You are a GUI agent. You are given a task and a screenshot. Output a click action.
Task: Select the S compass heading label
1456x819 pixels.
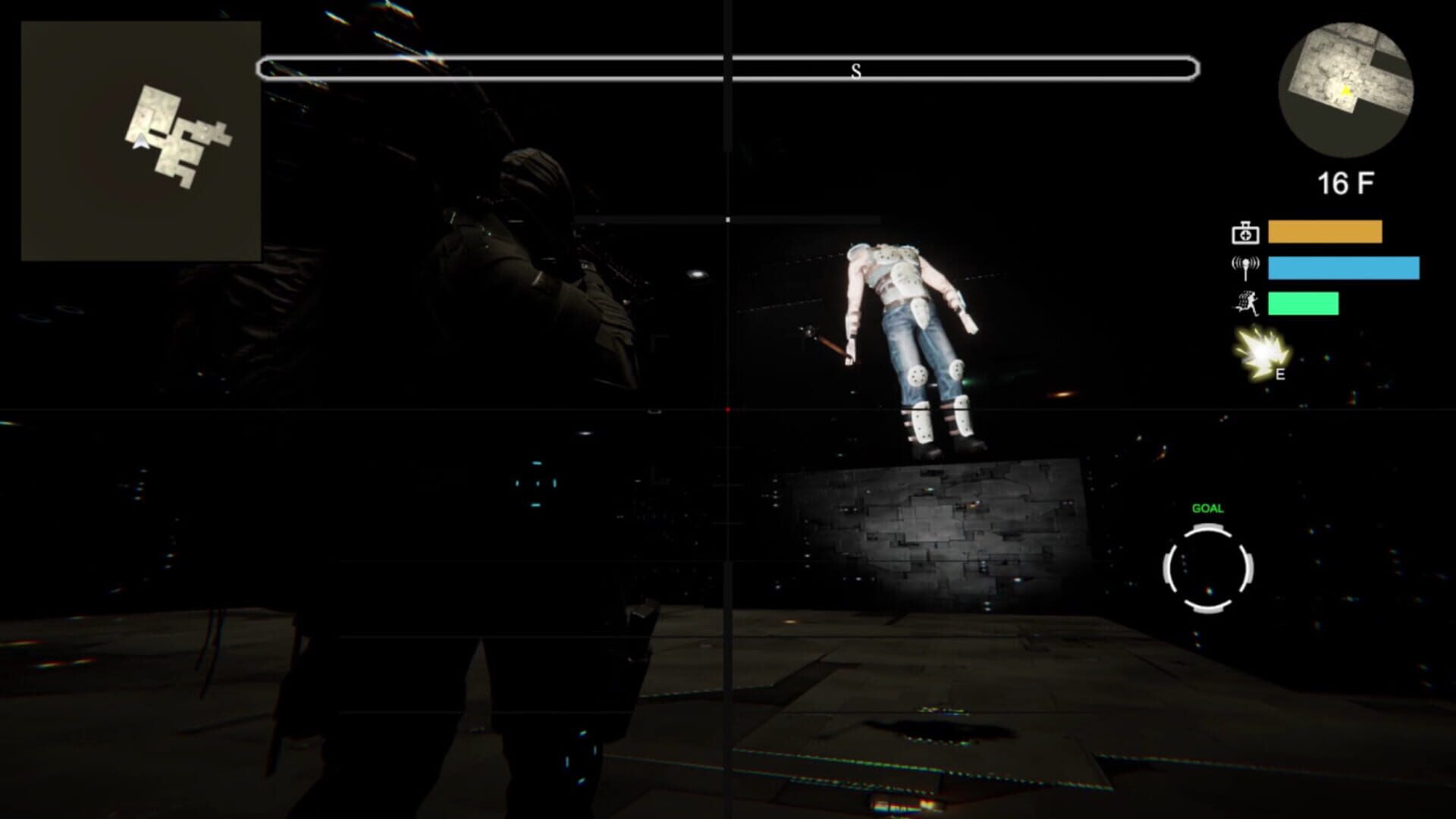pyautogui.click(x=857, y=72)
